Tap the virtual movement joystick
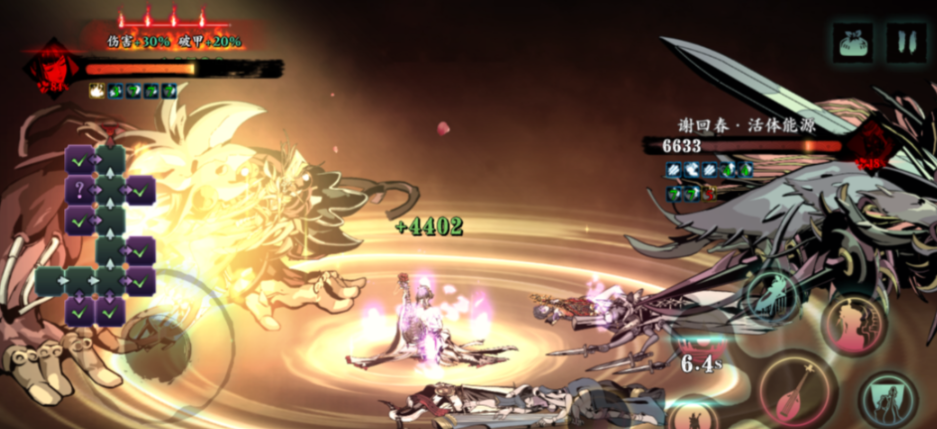 (x=155, y=341)
